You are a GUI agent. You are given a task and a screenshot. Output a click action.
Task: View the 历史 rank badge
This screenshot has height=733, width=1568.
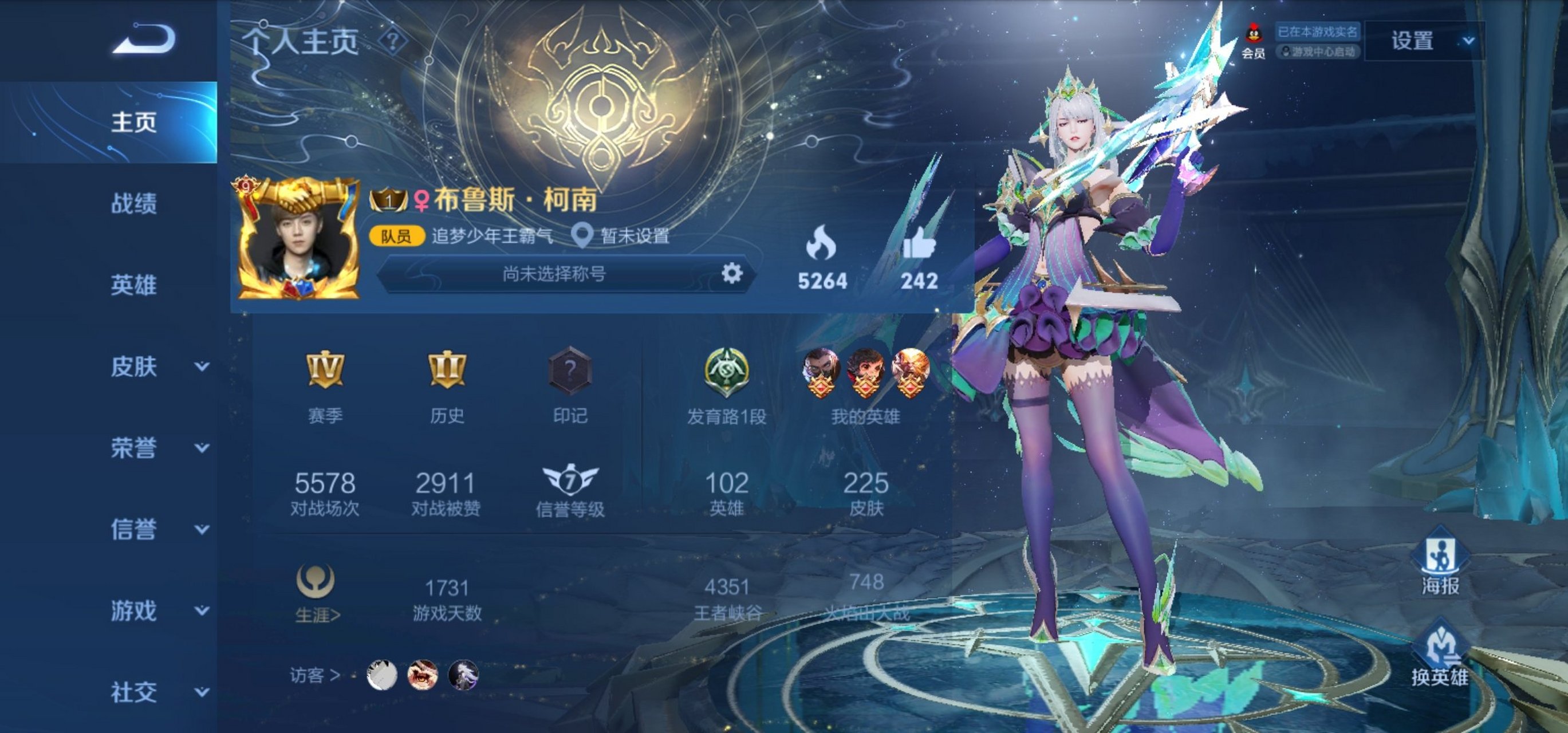tap(447, 370)
